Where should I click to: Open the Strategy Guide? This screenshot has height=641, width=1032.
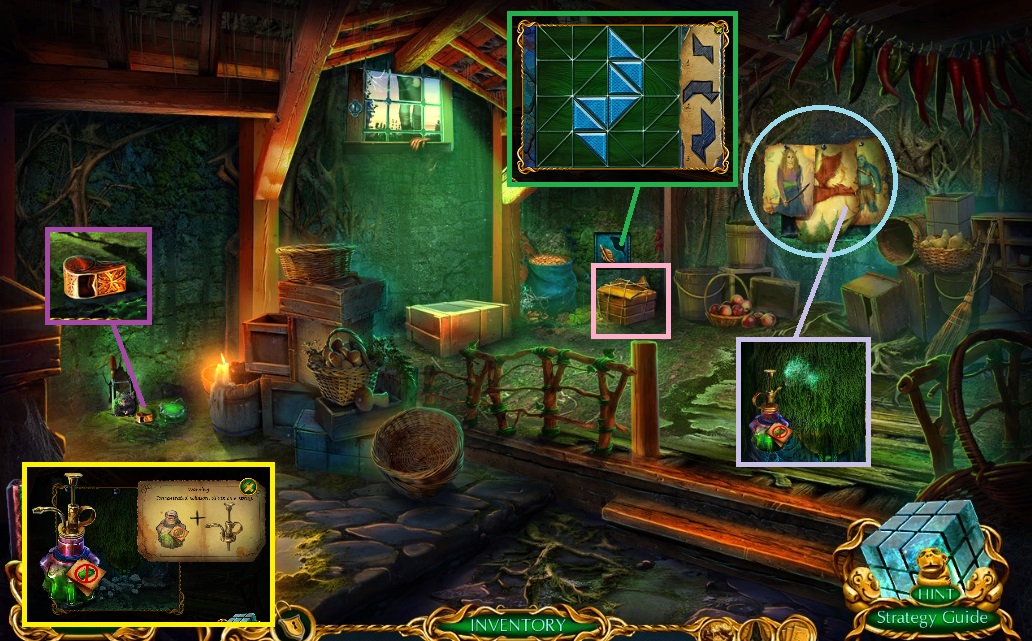click(x=932, y=618)
